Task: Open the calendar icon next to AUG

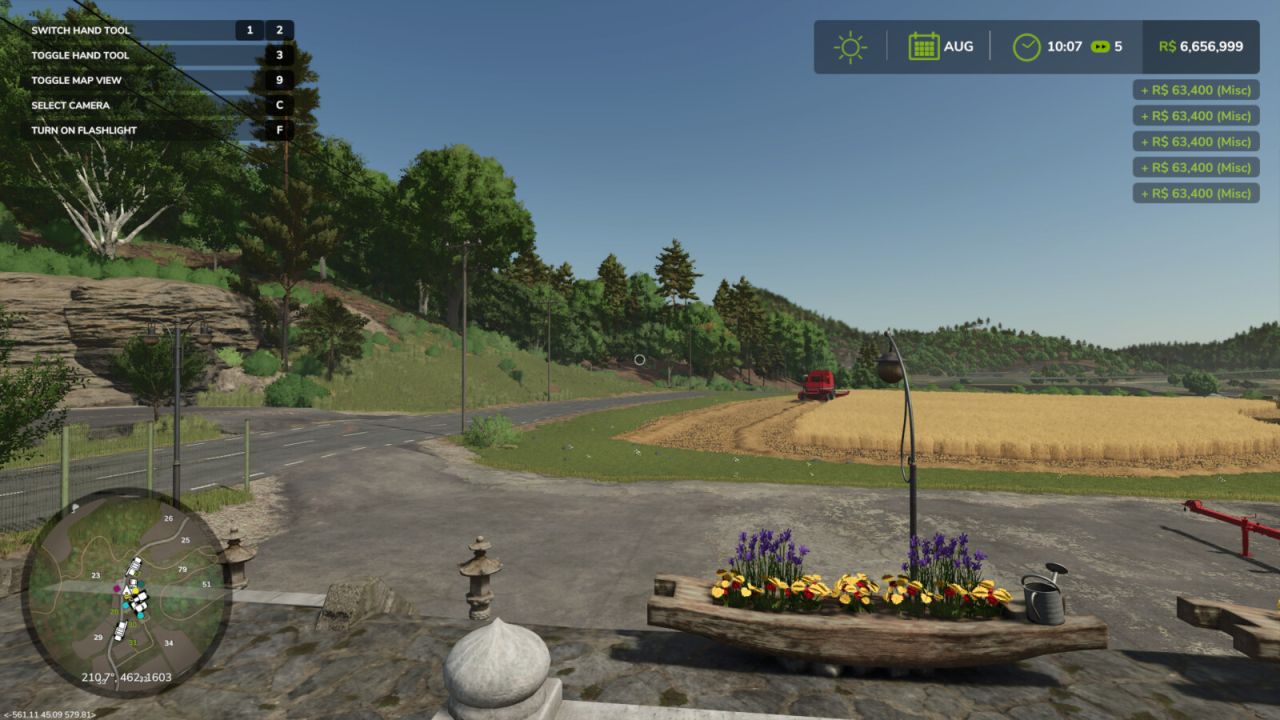Action: [924, 45]
